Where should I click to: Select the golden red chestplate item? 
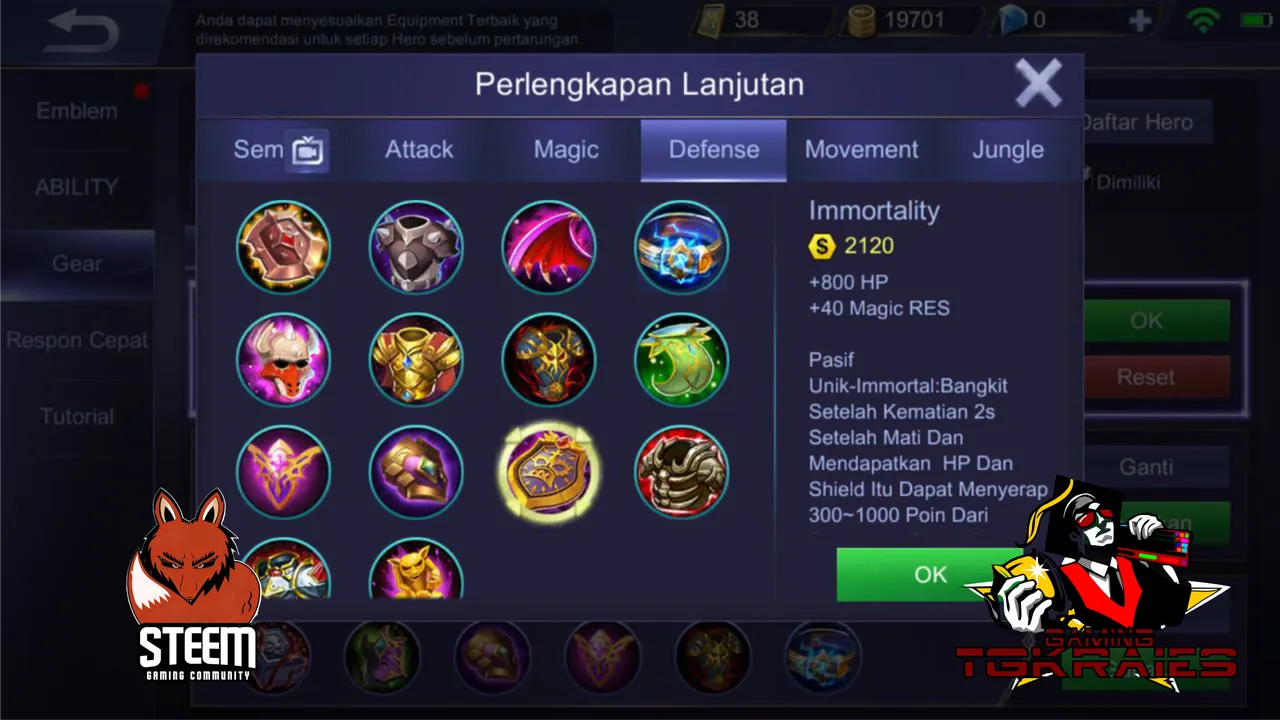[416, 360]
